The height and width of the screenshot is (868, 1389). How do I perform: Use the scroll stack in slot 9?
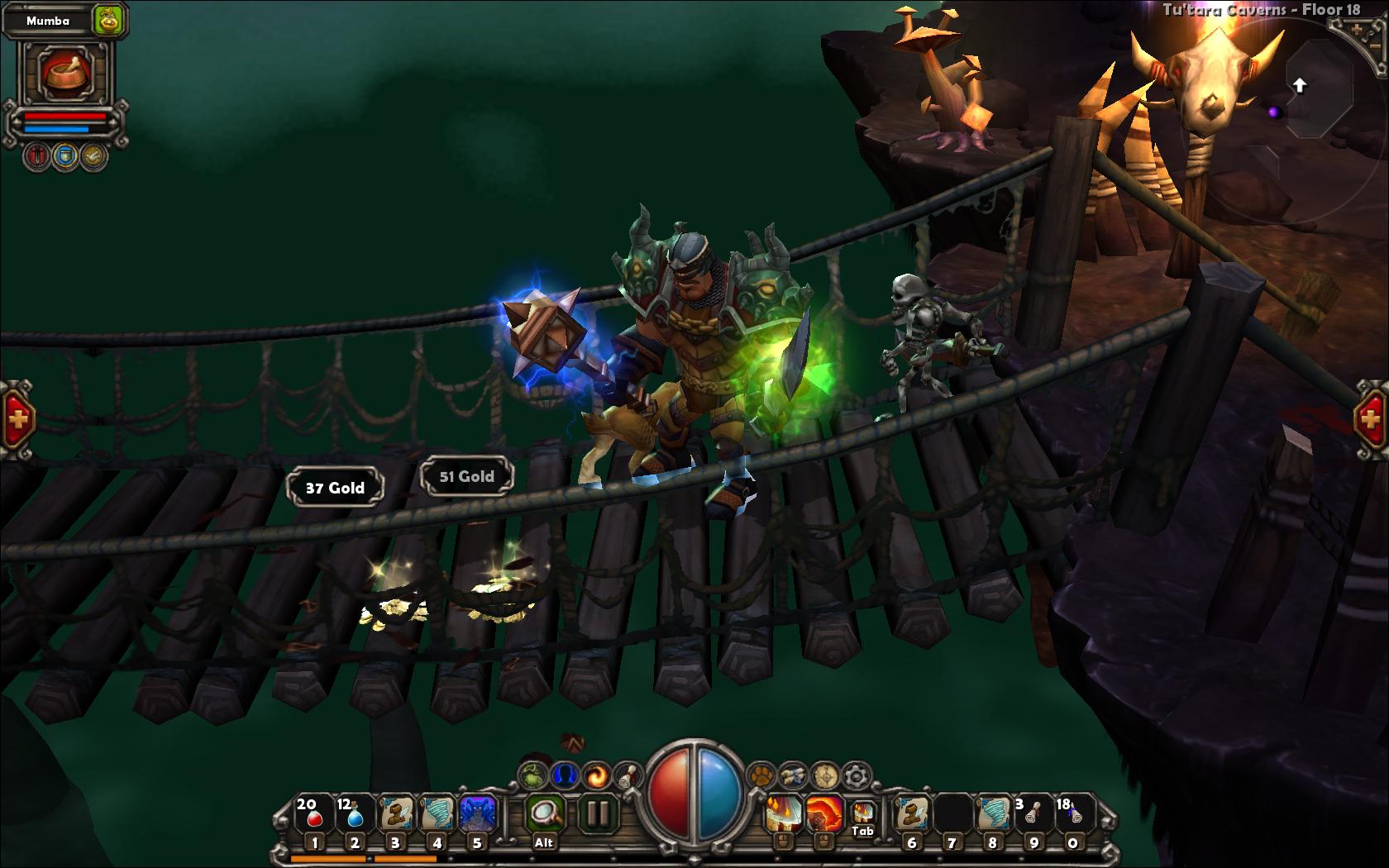click(x=1032, y=814)
